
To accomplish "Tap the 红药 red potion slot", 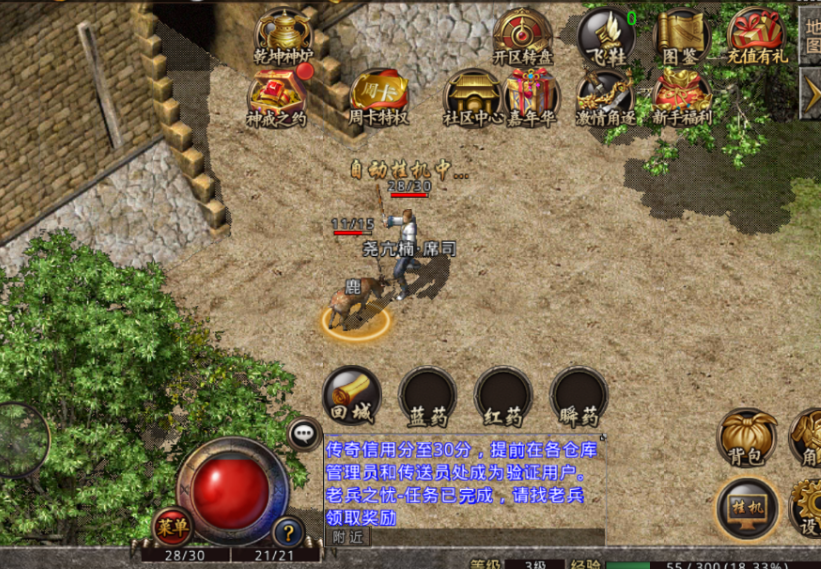I will point(503,395).
